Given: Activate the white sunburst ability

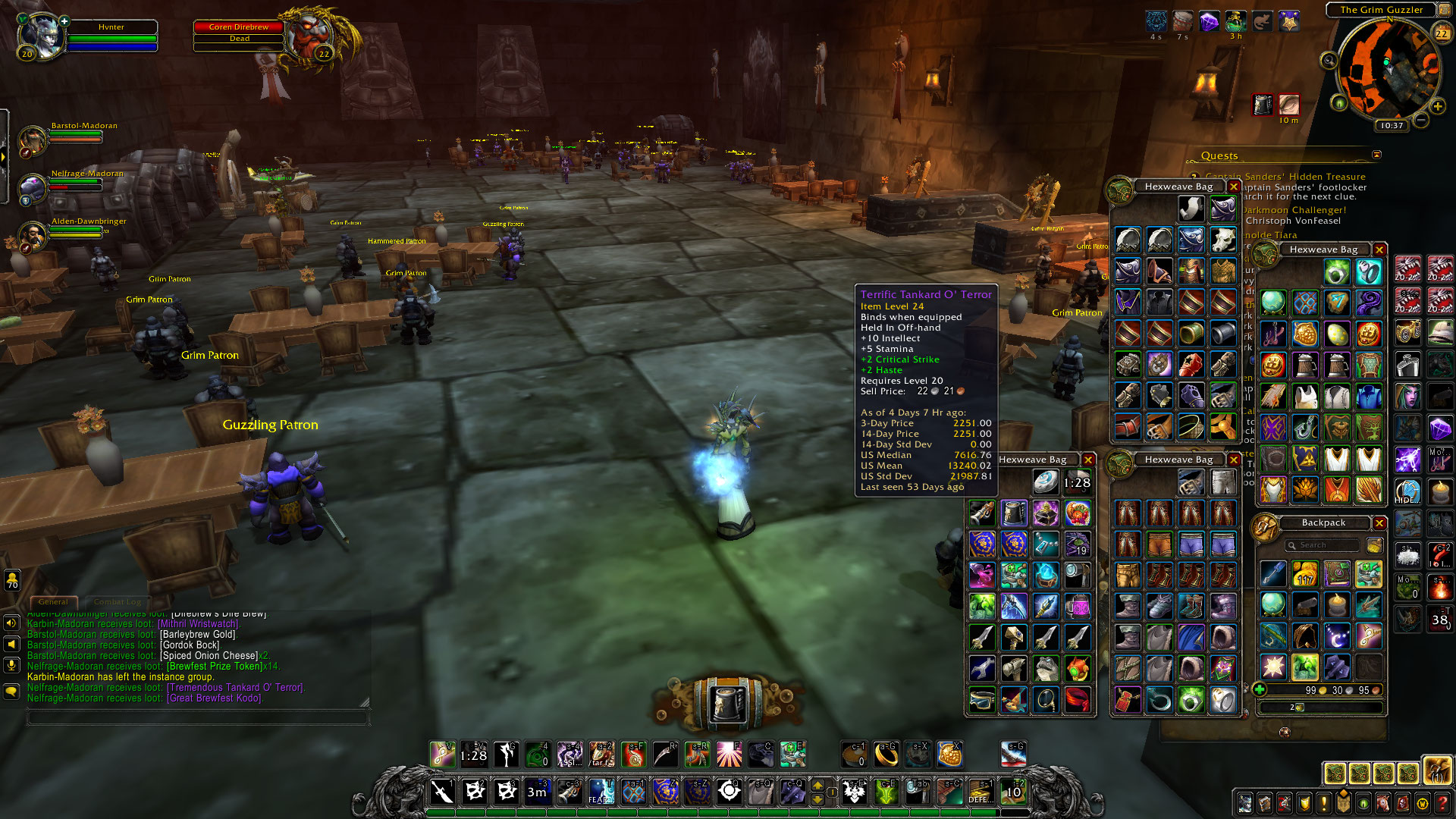Looking at the screenshot, I should [x=729, y=754].
